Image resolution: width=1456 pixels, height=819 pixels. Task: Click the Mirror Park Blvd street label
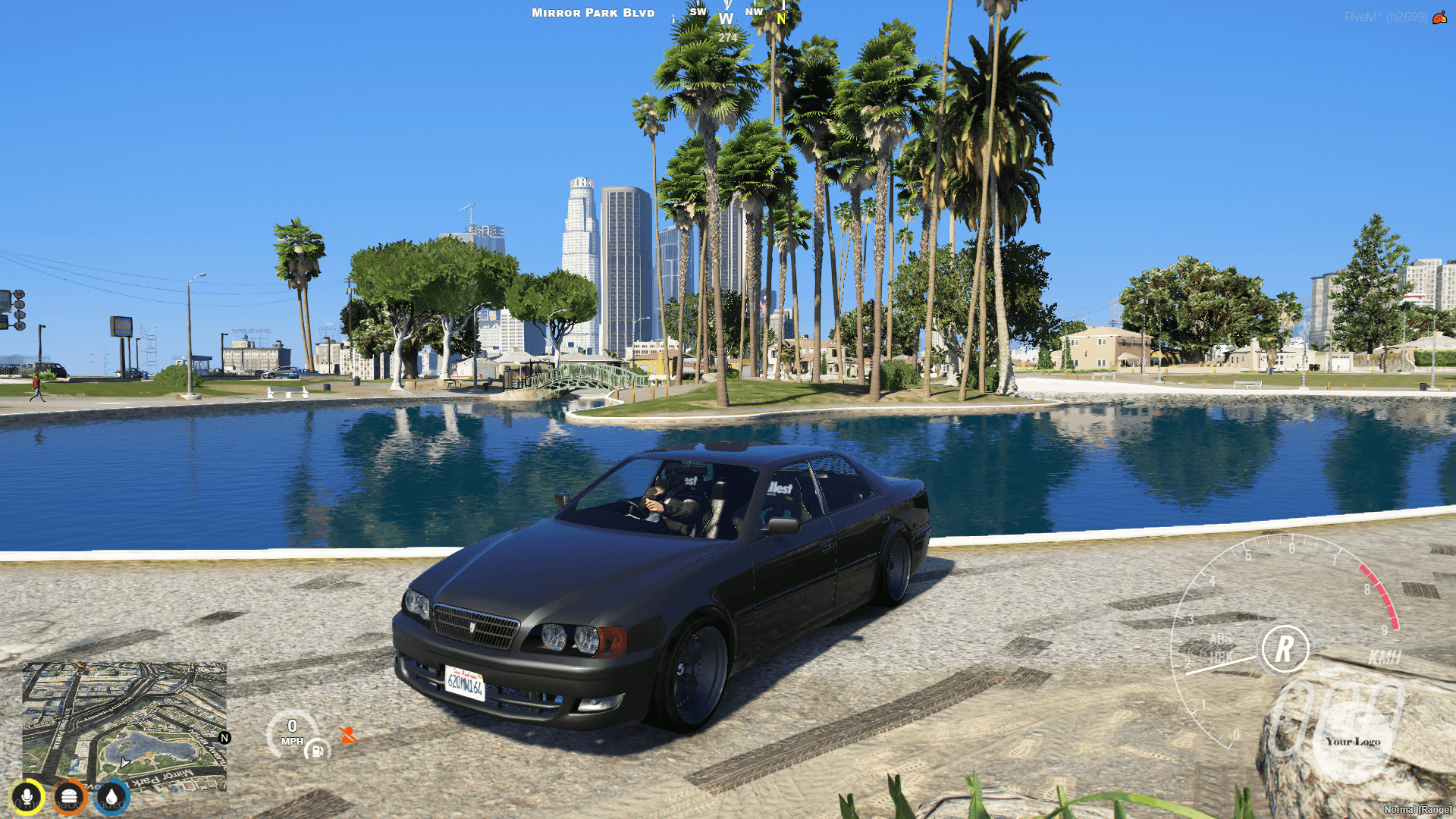(x=592, y=12)
